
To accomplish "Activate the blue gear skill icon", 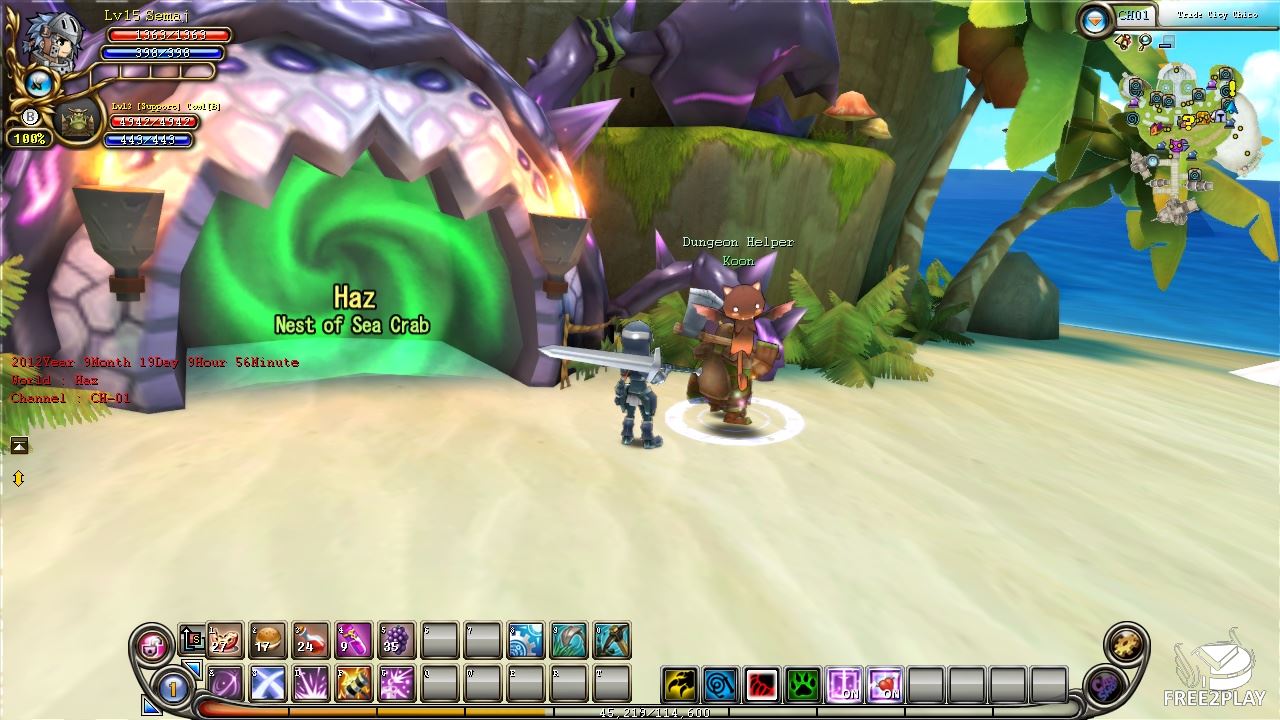I will click(526, 640).
